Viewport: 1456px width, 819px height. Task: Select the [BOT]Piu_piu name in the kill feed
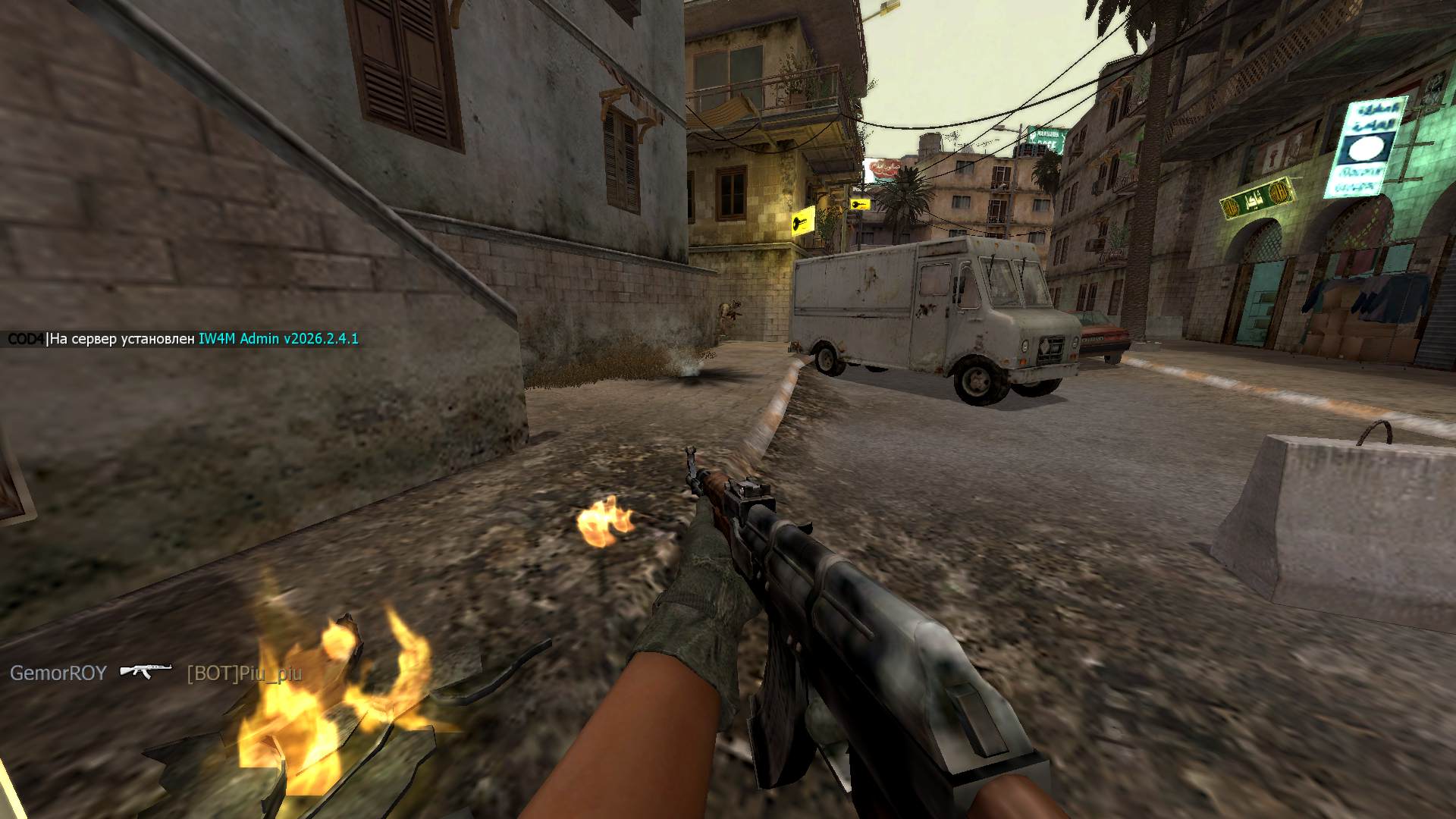click(x=244, y=673)
